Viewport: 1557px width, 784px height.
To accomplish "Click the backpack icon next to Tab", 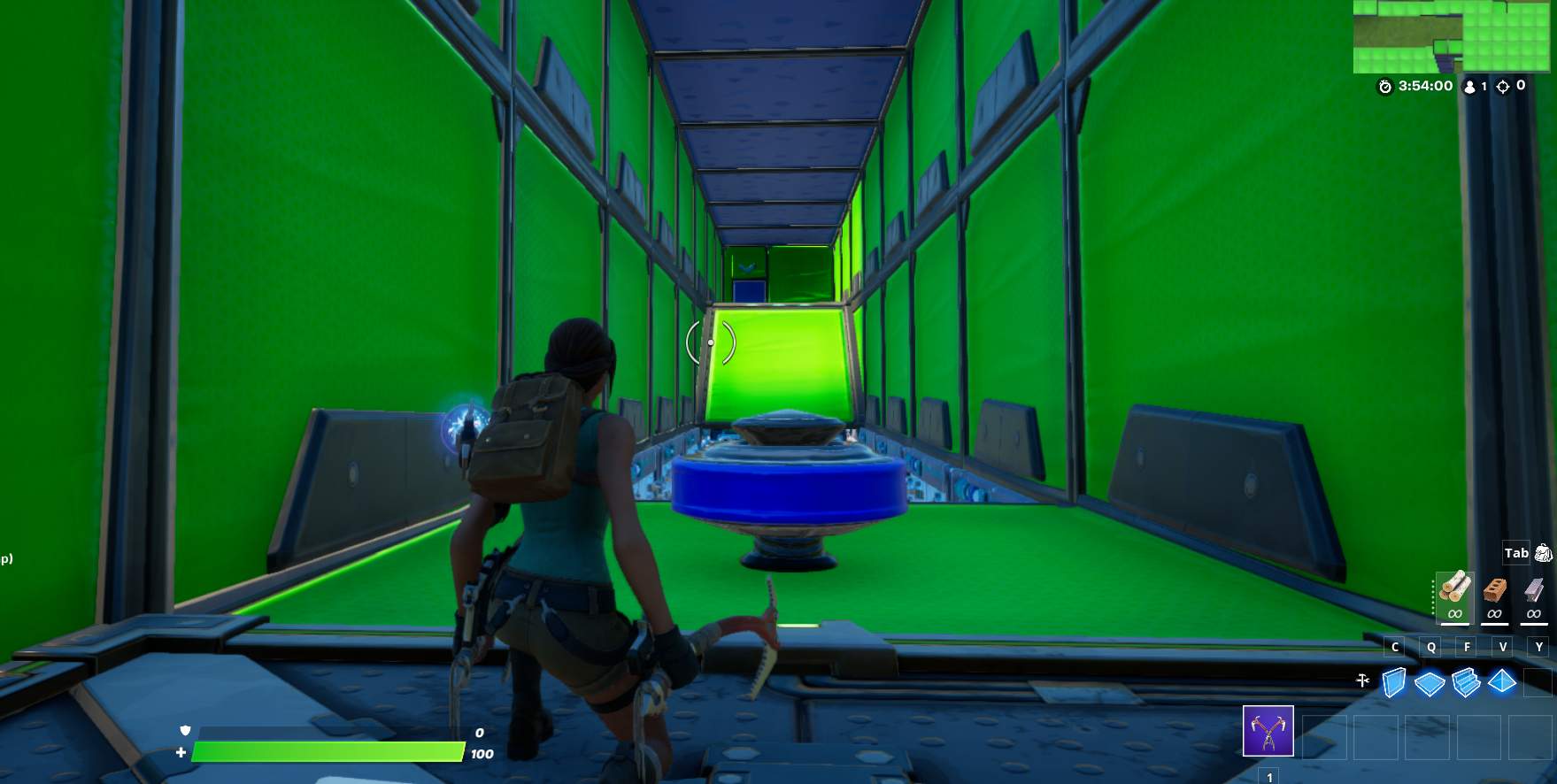I will 1544,552.
